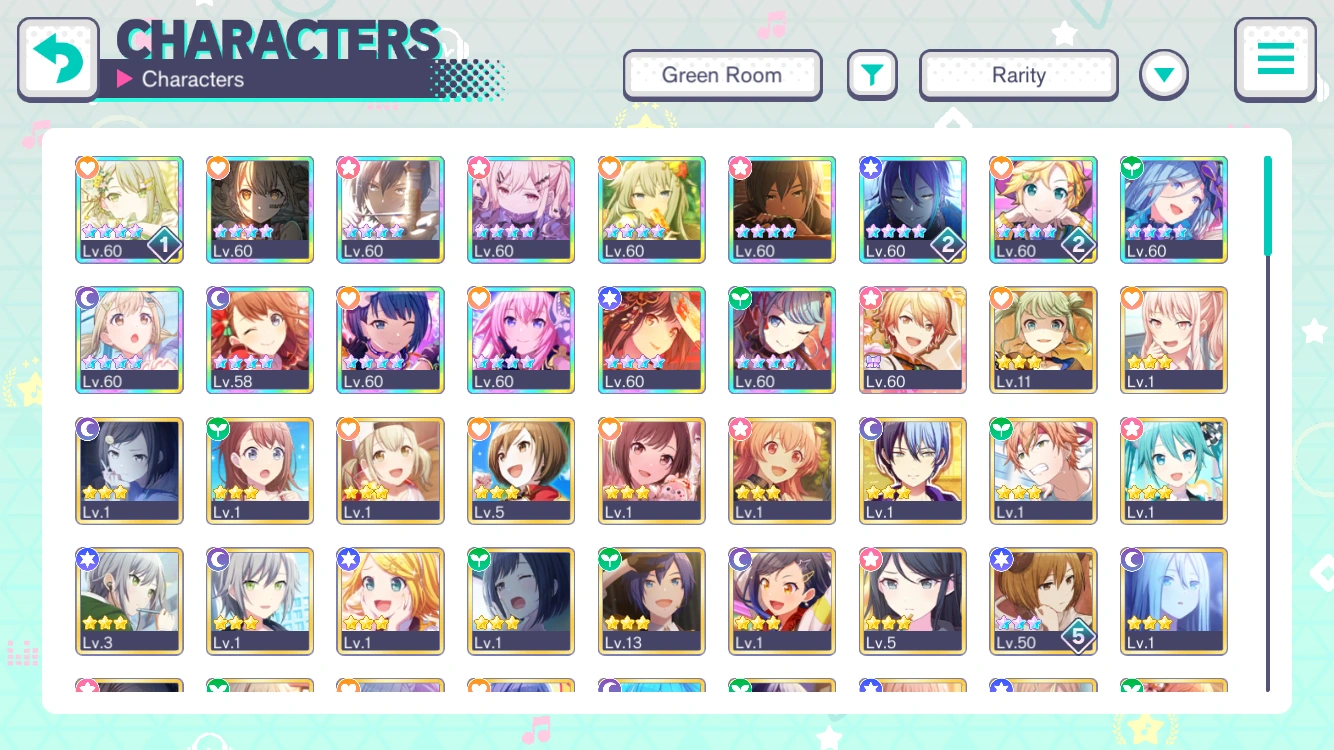
Task: Select Meiko's Lv.5 card
Action: click(521, 470)
